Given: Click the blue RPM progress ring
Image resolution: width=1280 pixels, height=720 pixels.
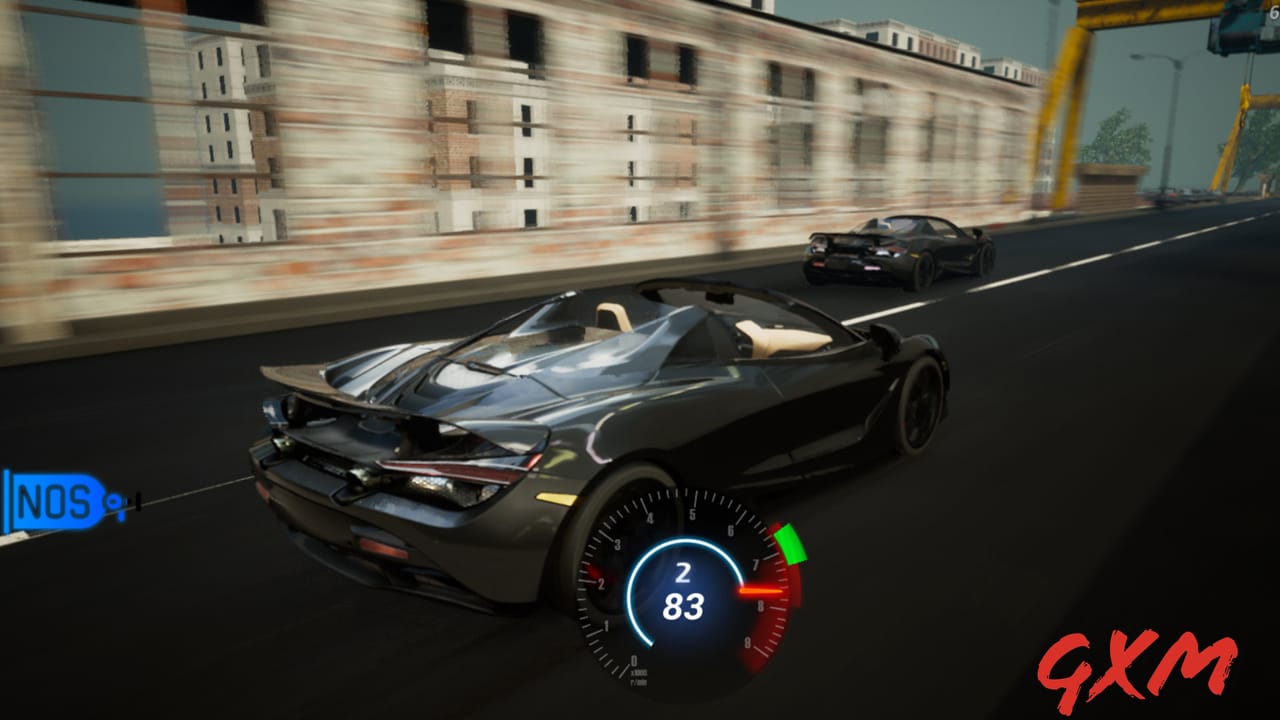Looking at the screenshot, I should pyautogui.click(x=635, y=592).
